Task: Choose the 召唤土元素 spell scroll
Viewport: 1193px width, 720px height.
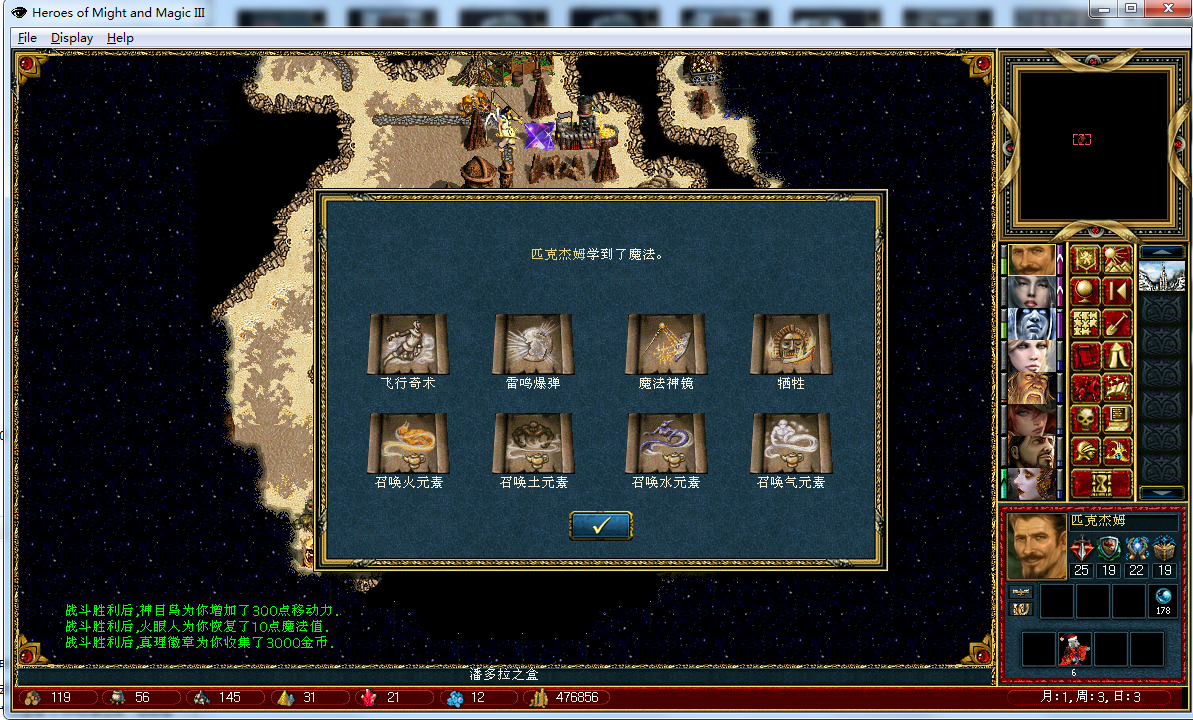Action: coord(533,443)
